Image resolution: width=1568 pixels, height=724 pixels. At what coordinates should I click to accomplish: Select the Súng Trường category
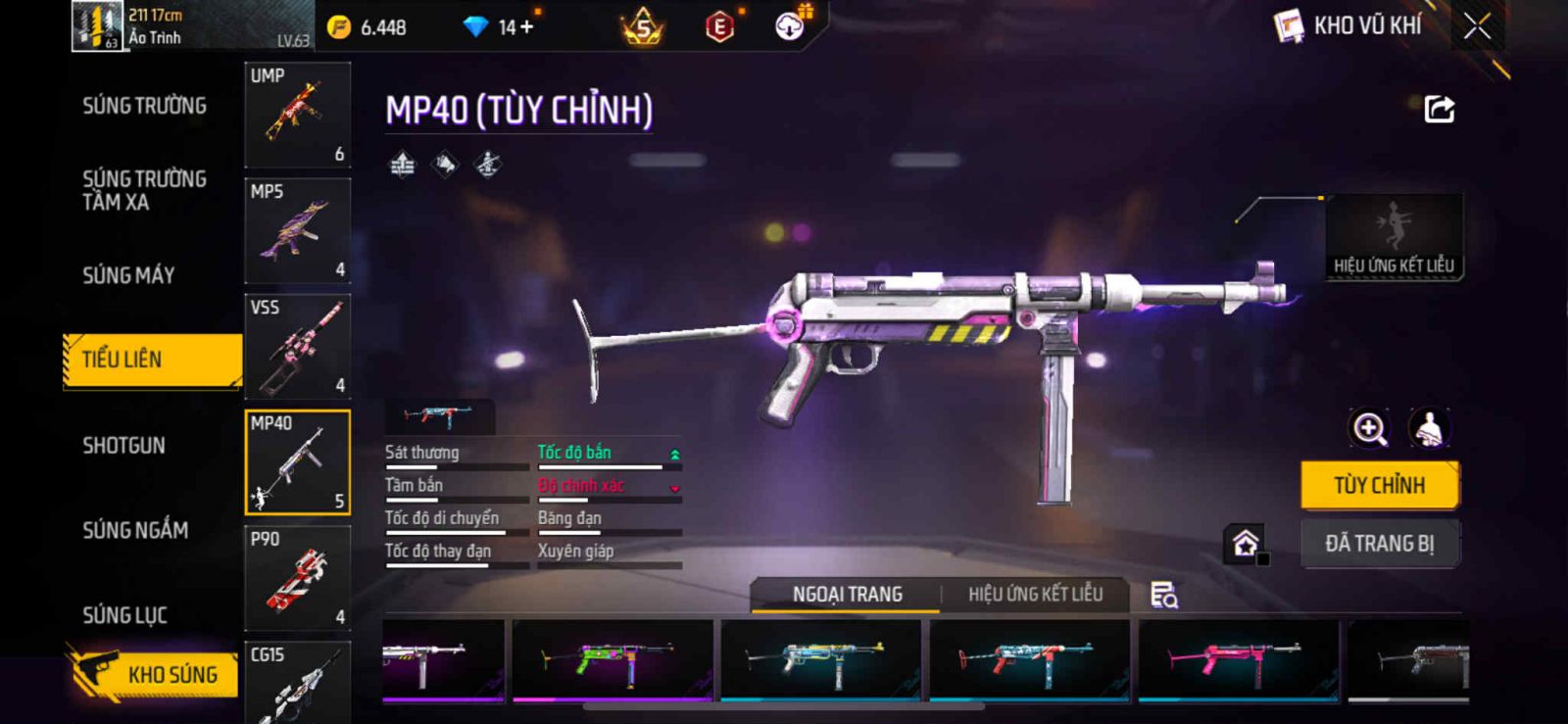click(x=144, y=106)
